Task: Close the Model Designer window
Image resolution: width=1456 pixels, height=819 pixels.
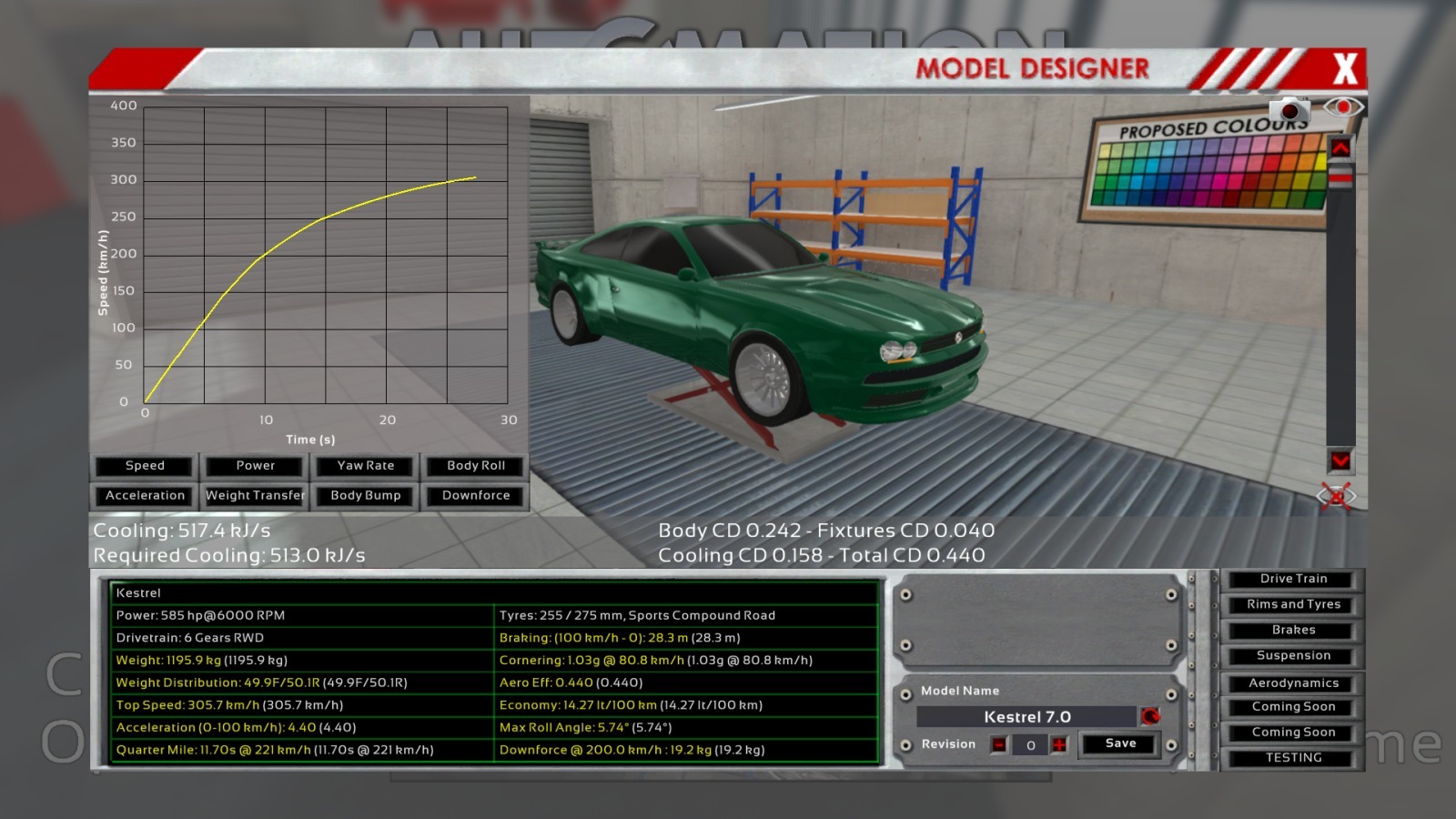Action: coord(1344,68)
